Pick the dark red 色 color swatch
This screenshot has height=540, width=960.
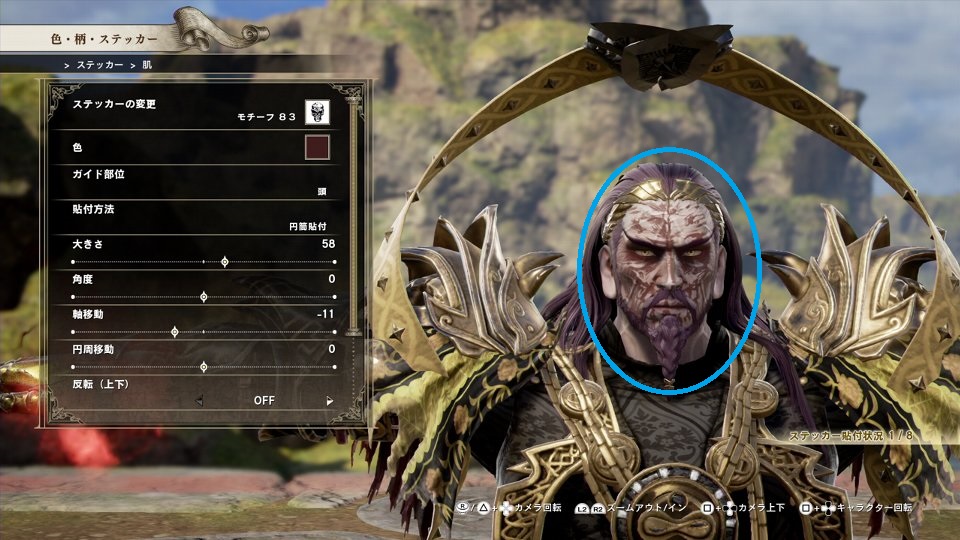317,148
